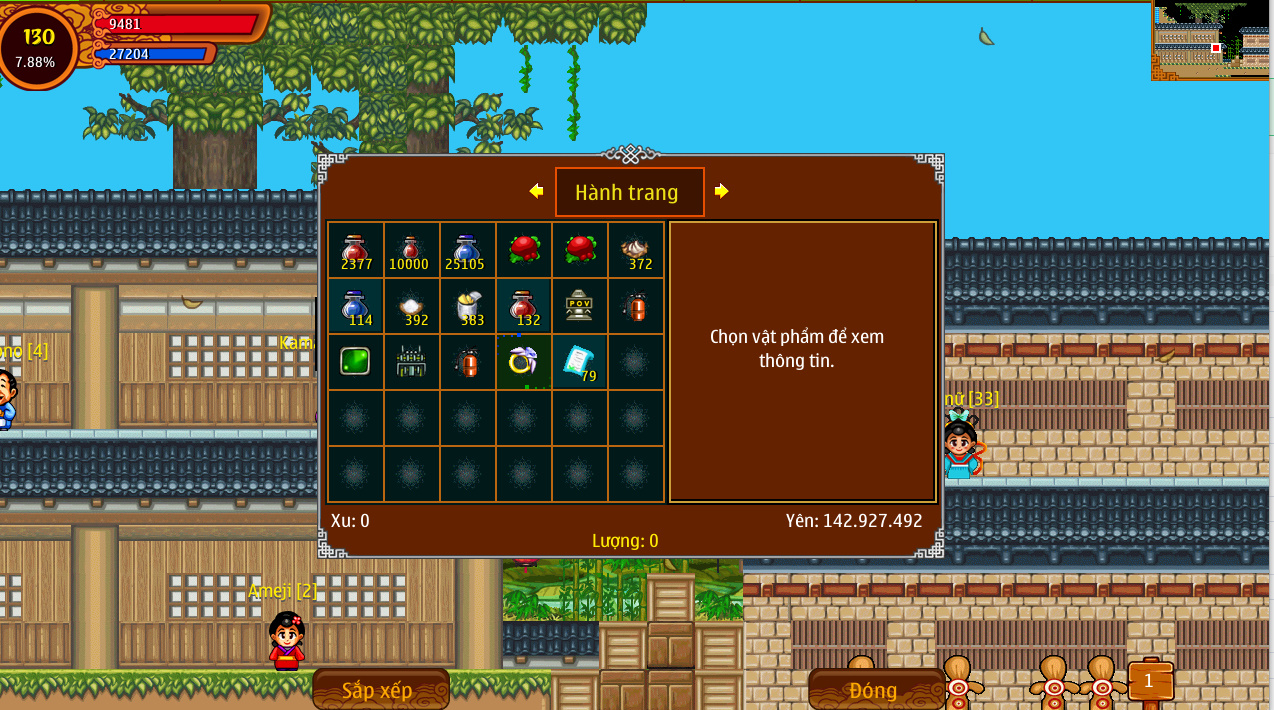The width and height of the screenshot is (1274, 710).
Task: Pick the blue scroll stack of 79
Action: [579, 361]
